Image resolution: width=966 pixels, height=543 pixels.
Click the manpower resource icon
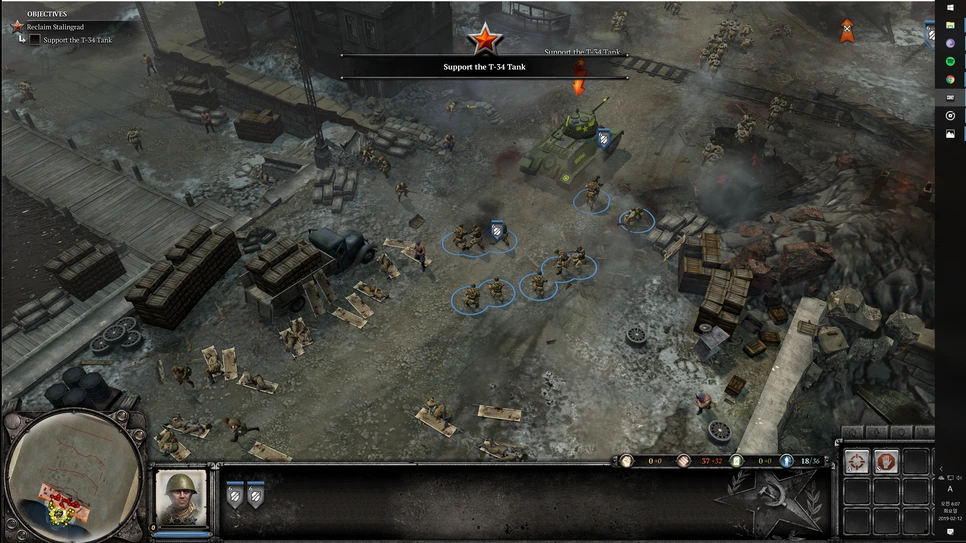coord(627,461)
